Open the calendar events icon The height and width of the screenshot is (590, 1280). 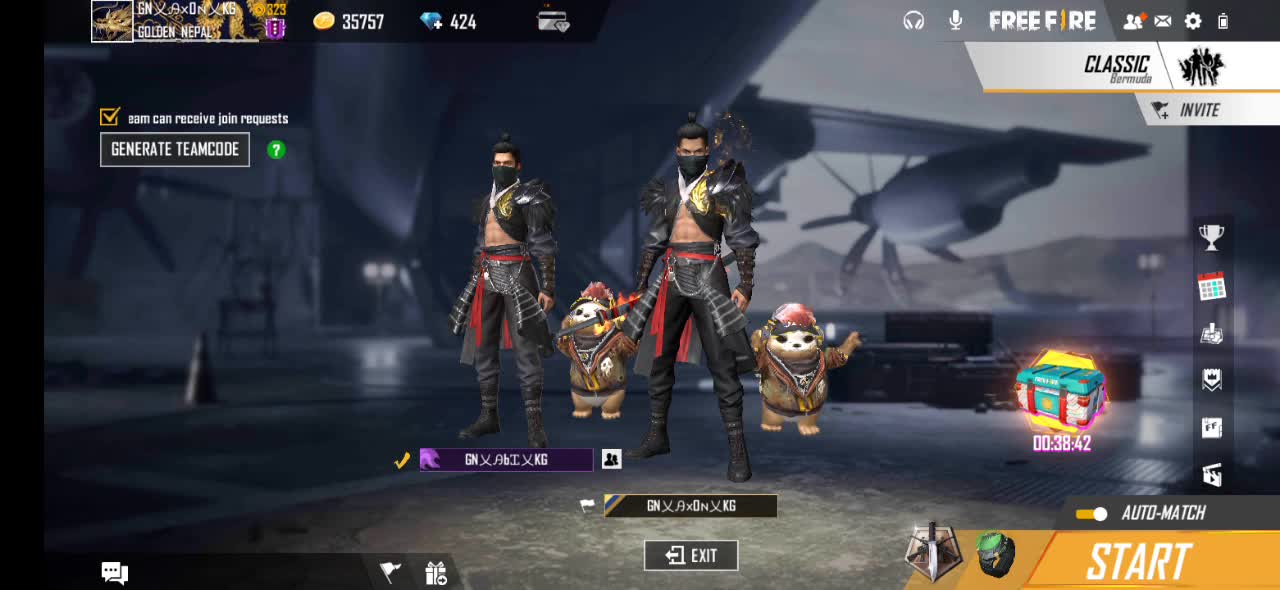(x=1211, y=287)
